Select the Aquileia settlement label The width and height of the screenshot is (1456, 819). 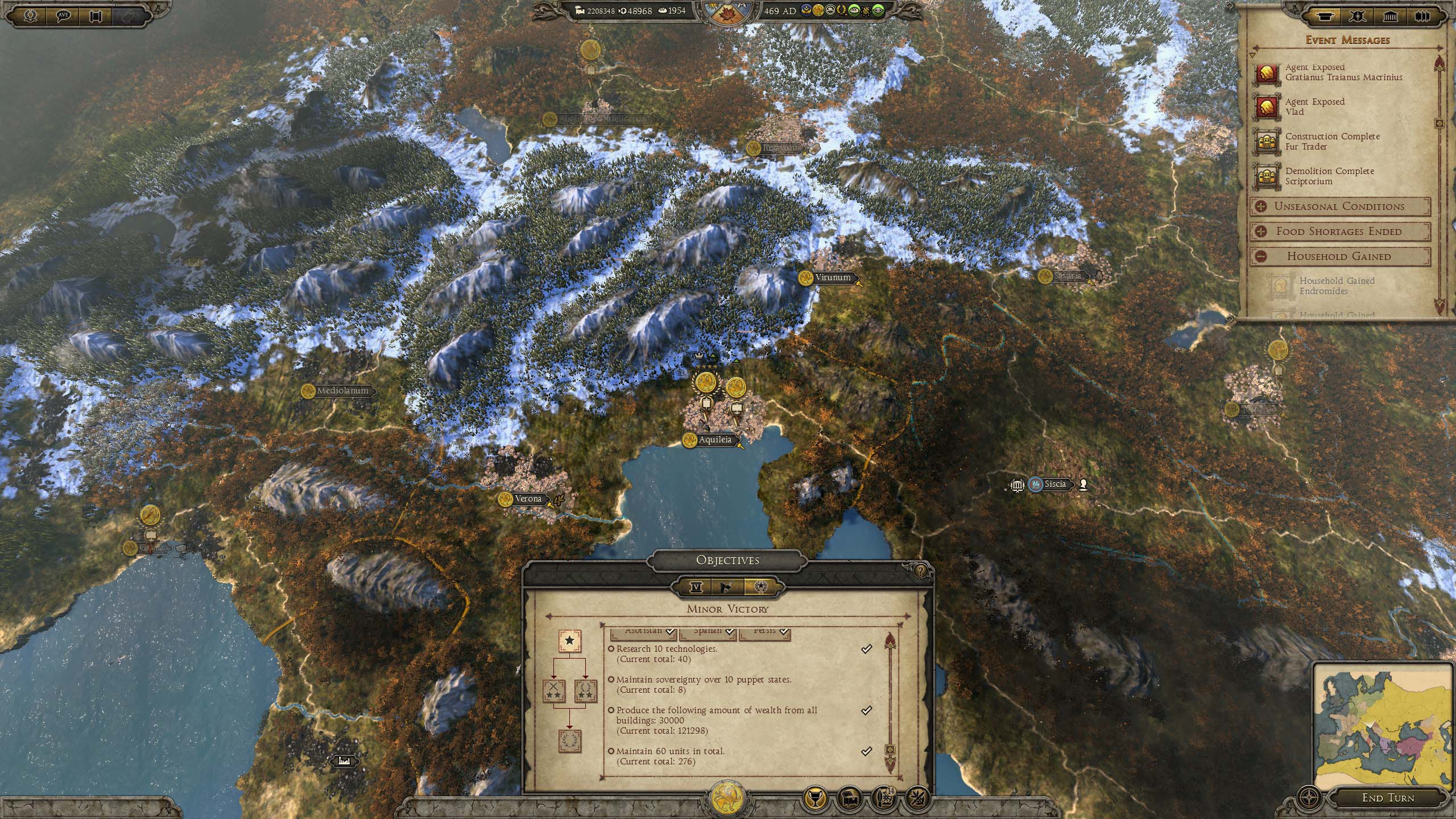pos(715,440)
